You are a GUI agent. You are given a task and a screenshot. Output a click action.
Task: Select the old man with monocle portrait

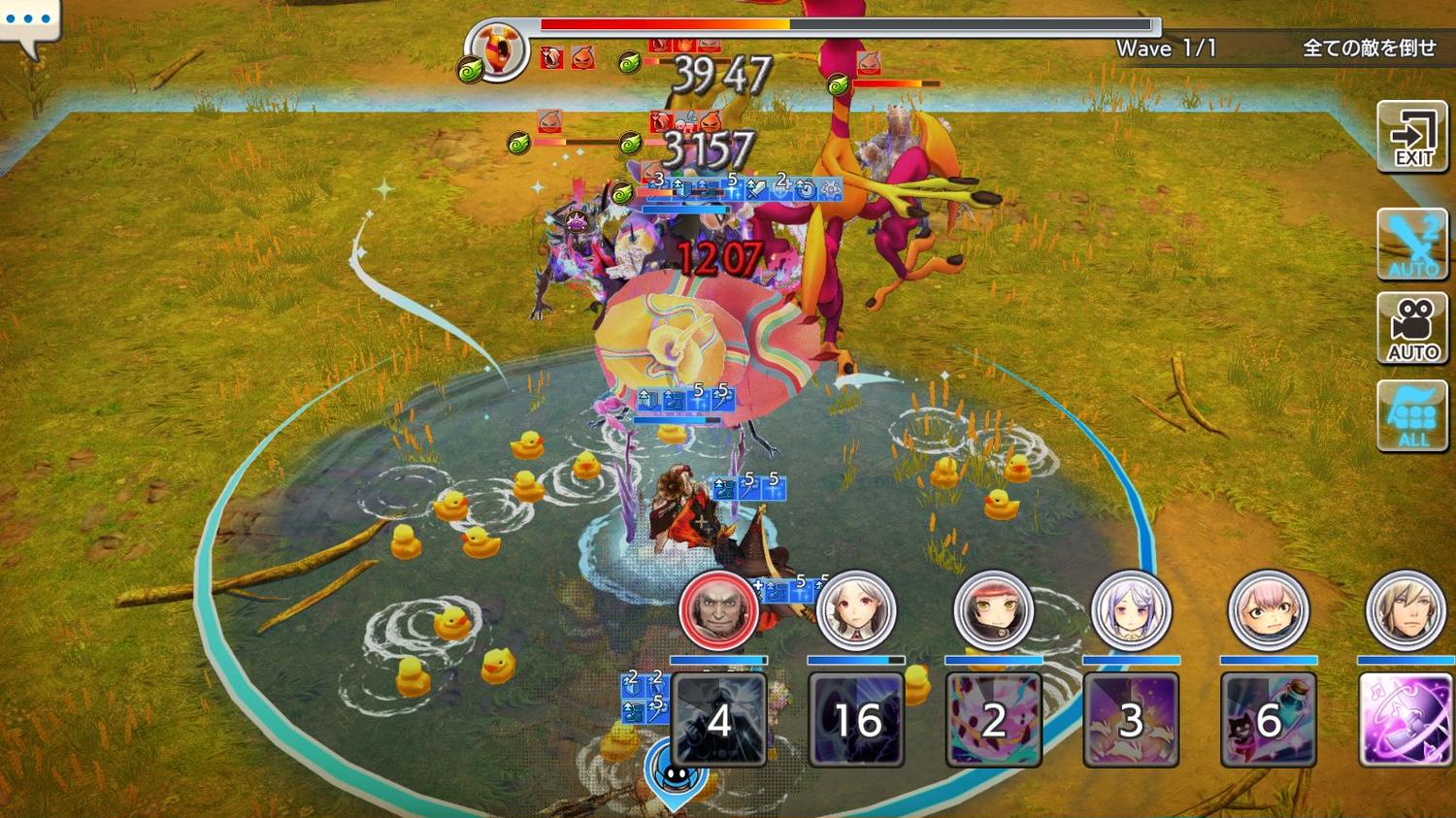pyautogui.click(x=718, y=610)
